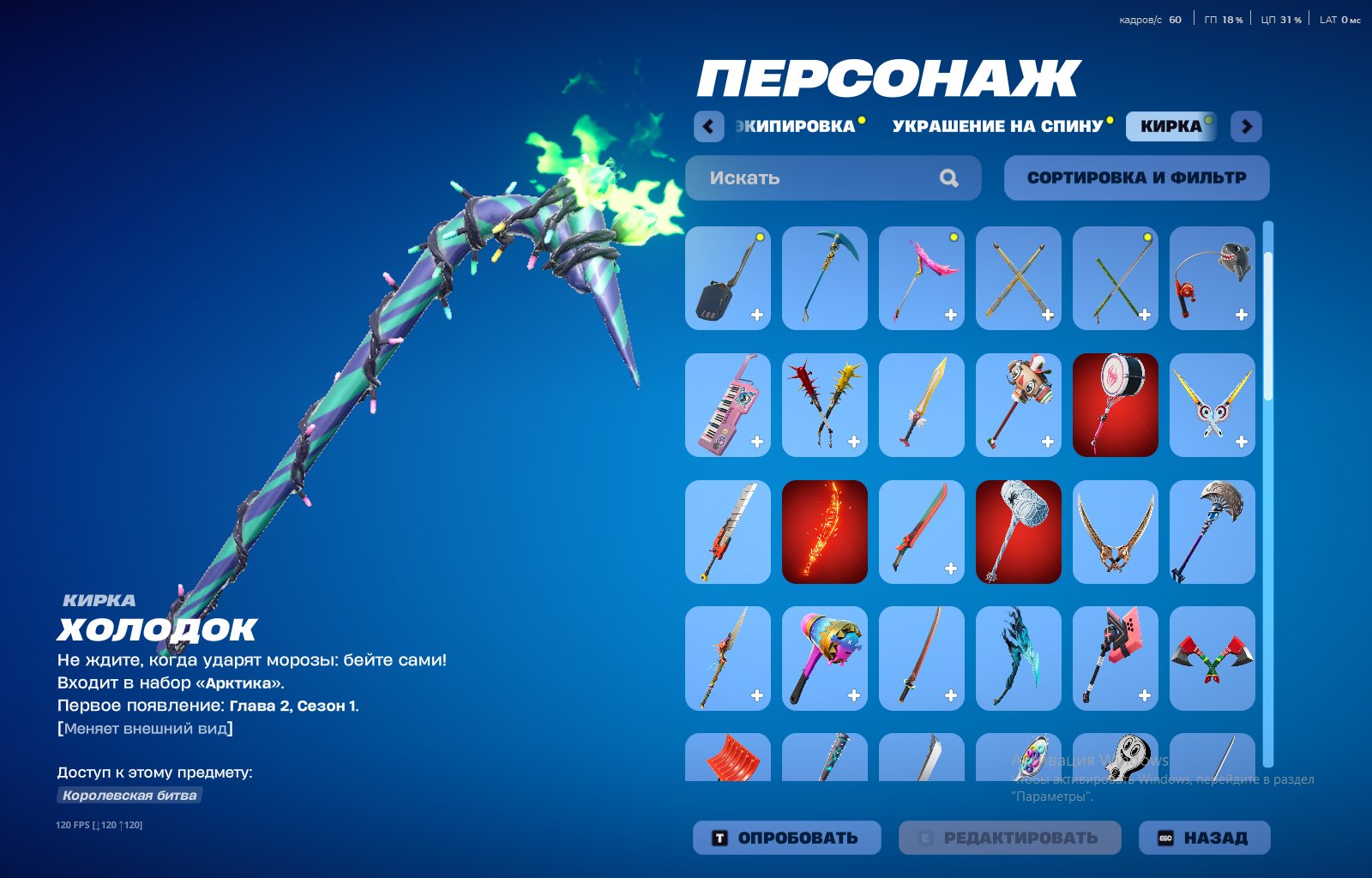
Task: Select the pink dragon-fang pickaxe
Action: pyautogui.click(x=921, y=280)
